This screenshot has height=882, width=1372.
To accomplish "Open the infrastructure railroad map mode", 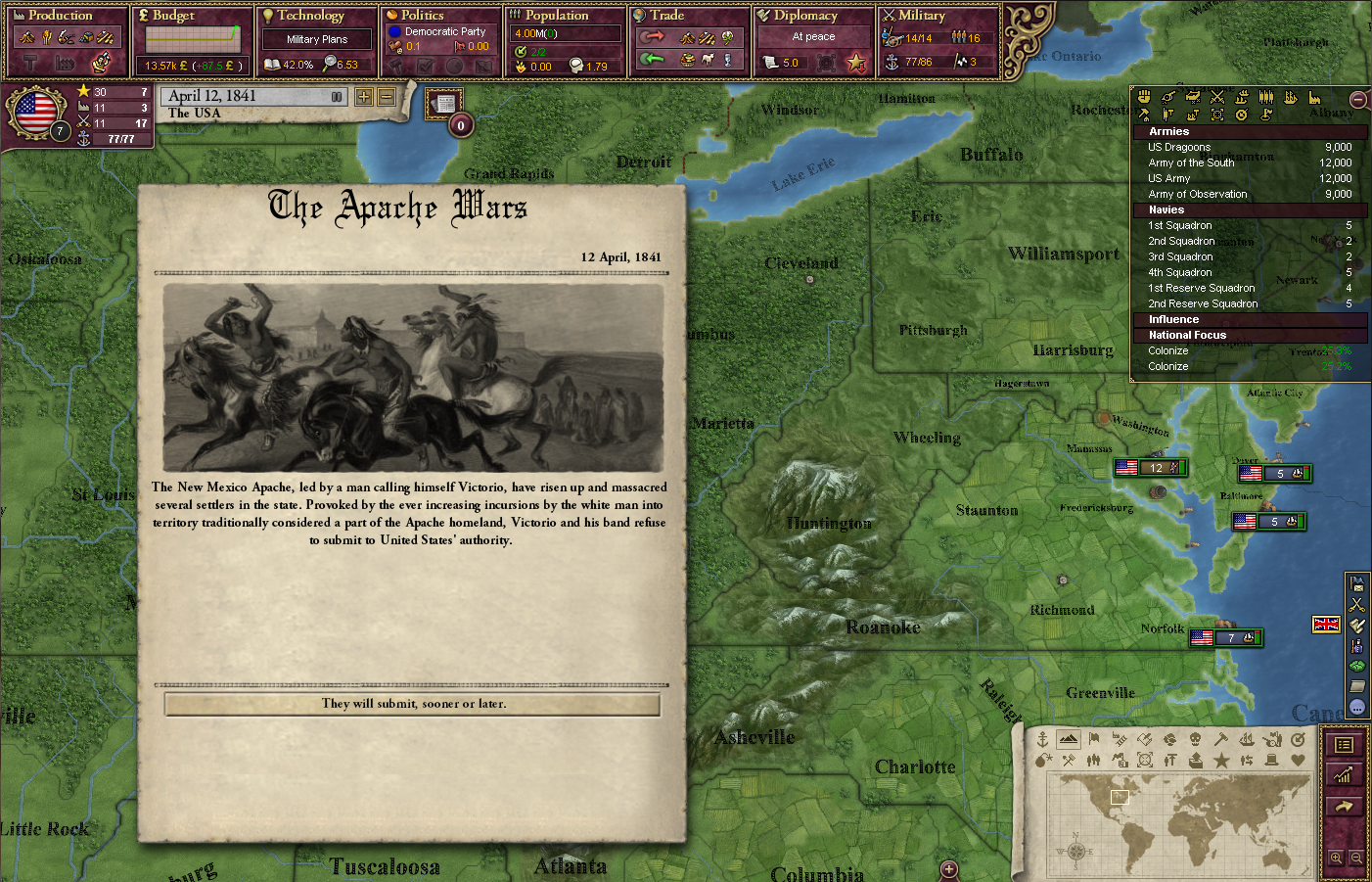I will click(x=1119, y=740).
